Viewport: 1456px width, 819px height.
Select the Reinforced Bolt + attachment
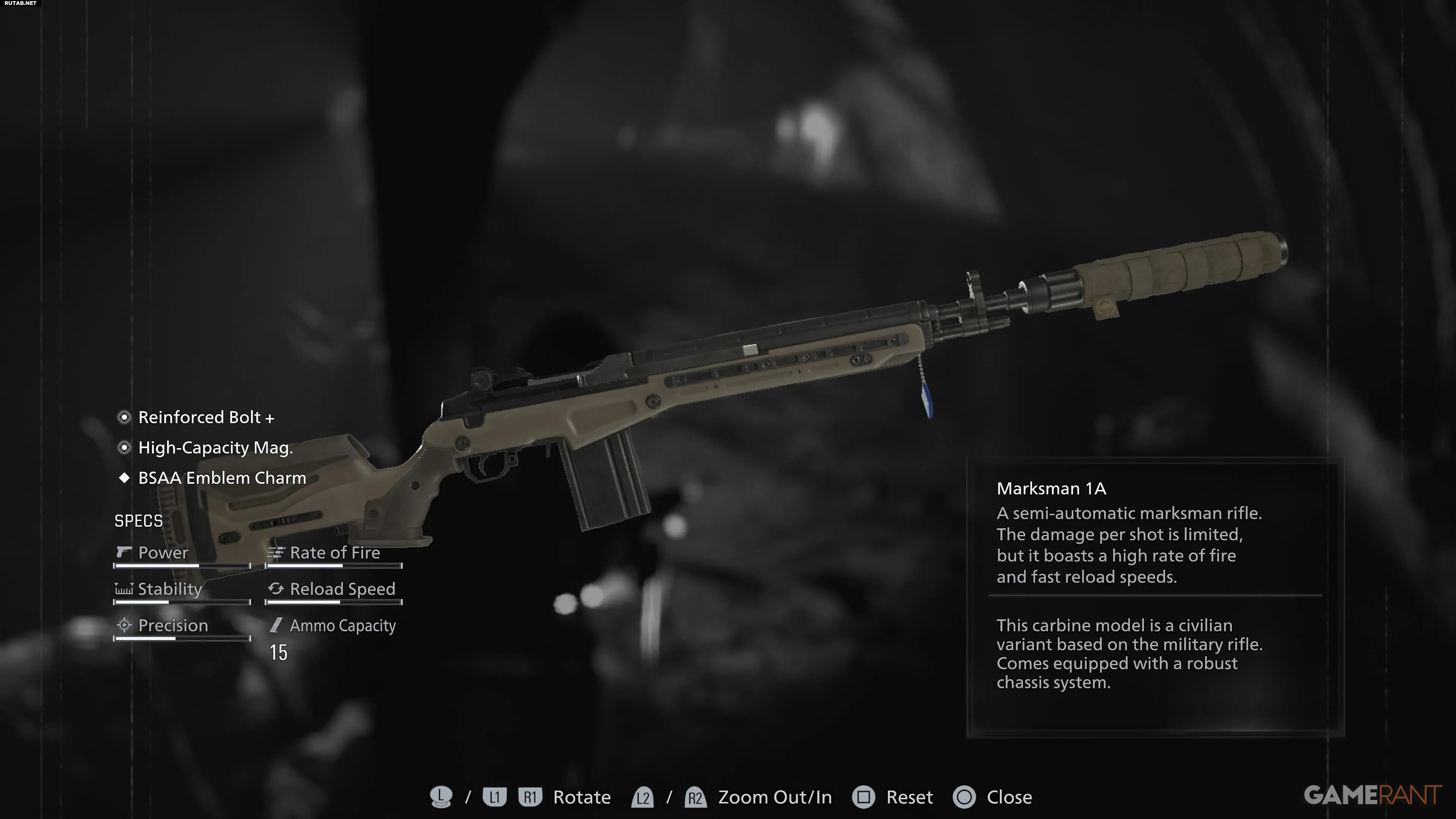tap(206, 417)
